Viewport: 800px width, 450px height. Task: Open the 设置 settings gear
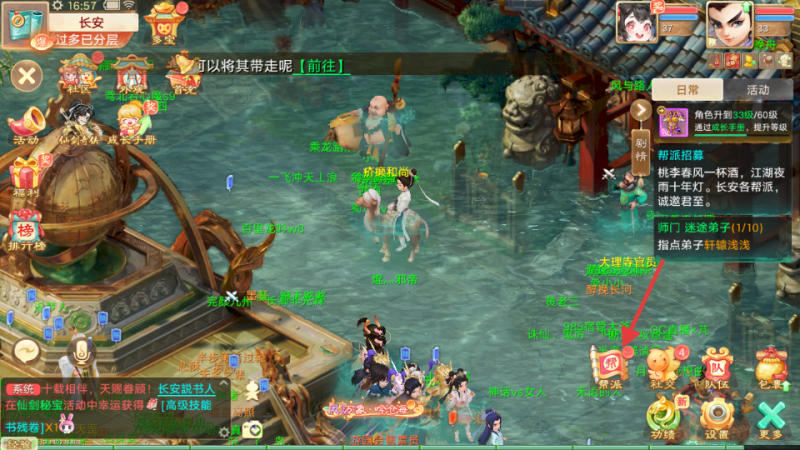point(716,416)
